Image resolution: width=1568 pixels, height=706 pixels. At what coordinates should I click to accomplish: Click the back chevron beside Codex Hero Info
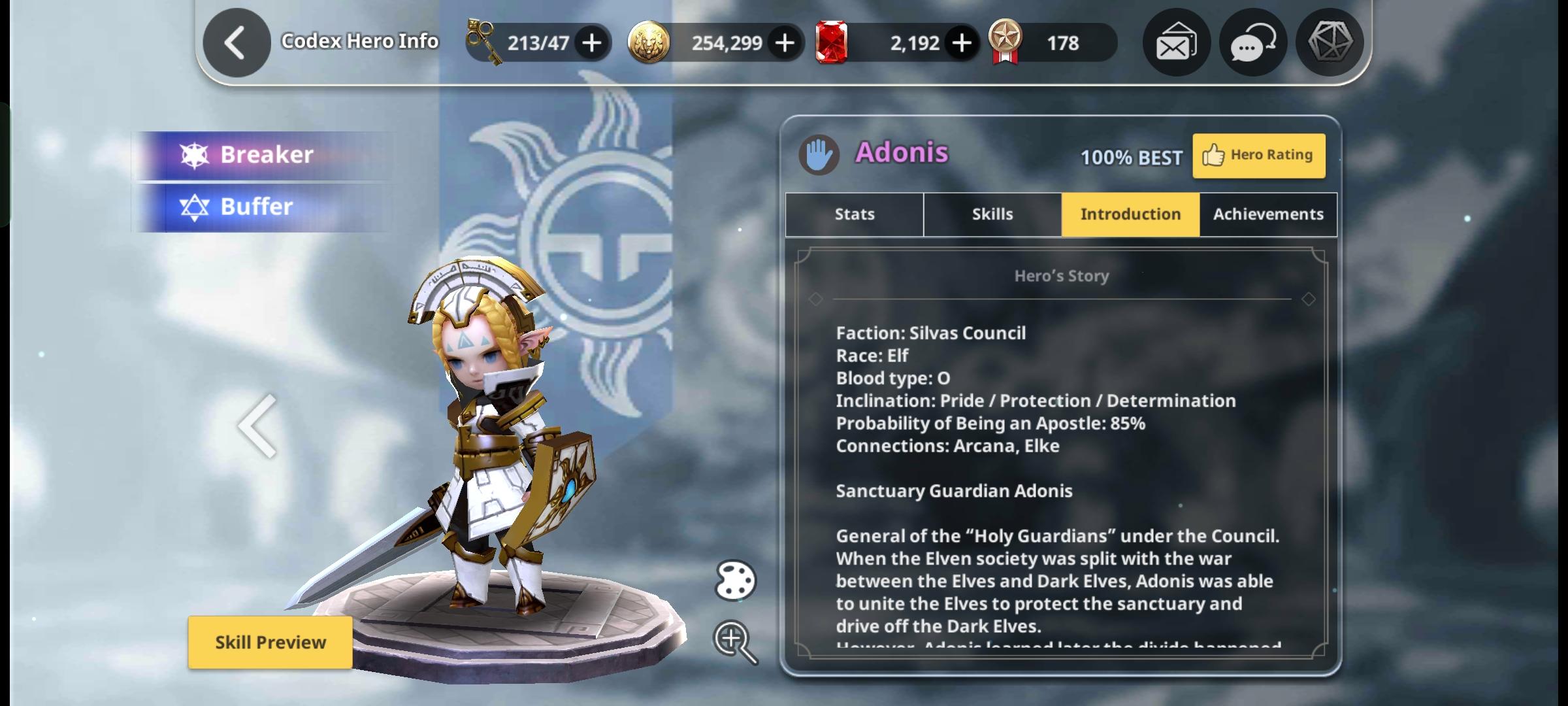237,41
